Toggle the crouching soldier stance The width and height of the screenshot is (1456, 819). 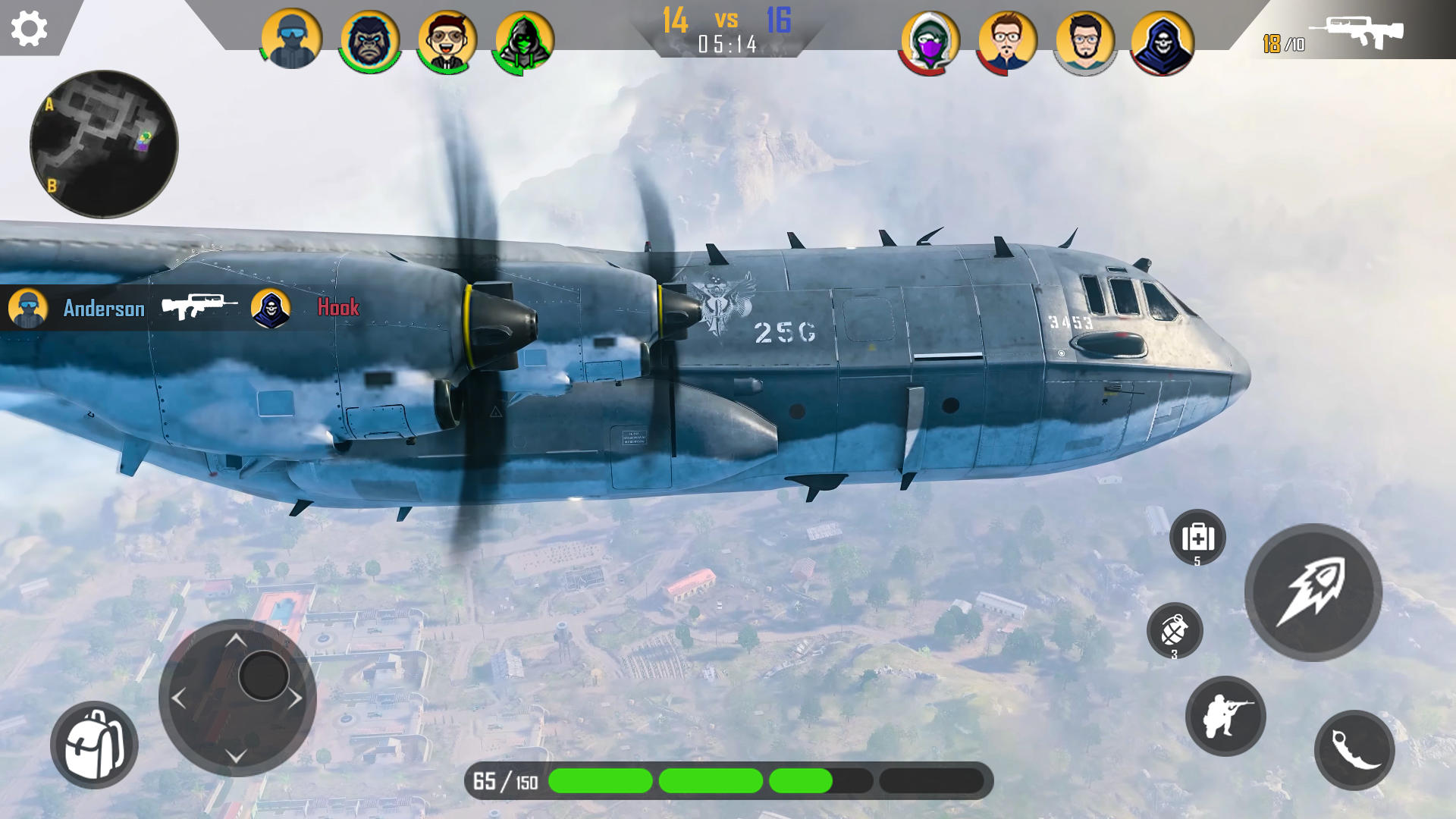pos(1225,716)
